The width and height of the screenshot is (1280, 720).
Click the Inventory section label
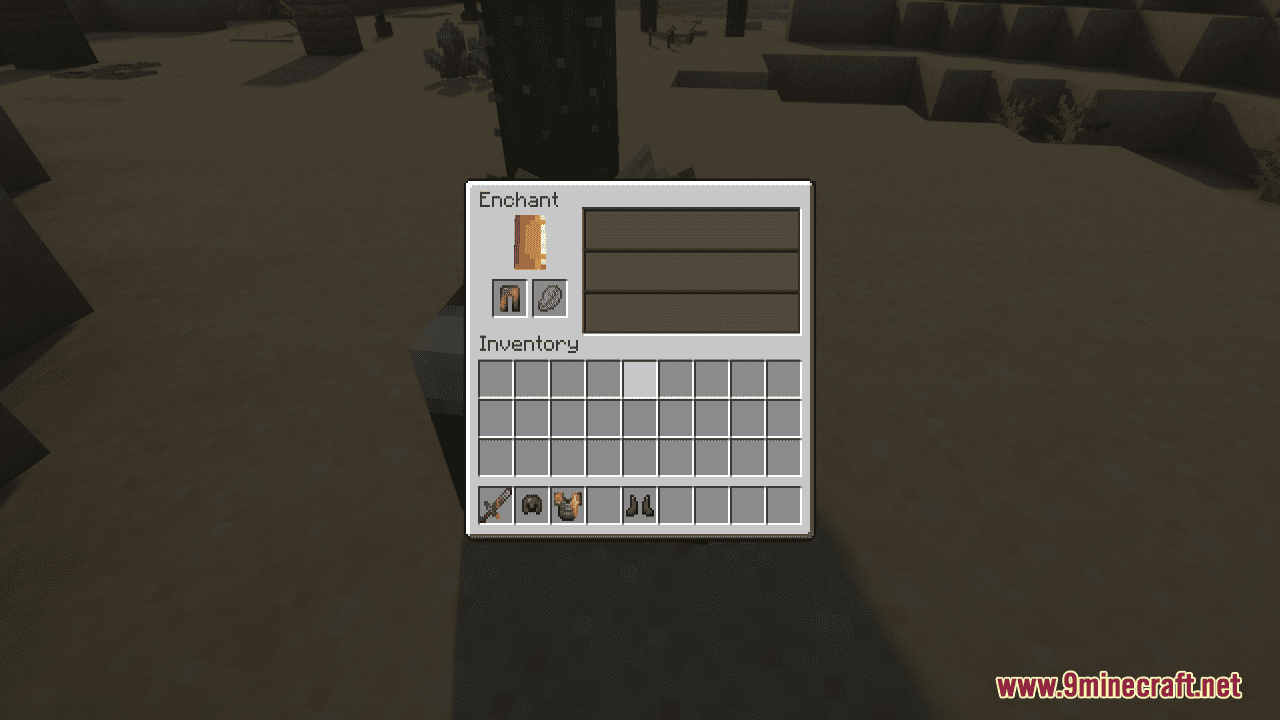pos(530,344)
